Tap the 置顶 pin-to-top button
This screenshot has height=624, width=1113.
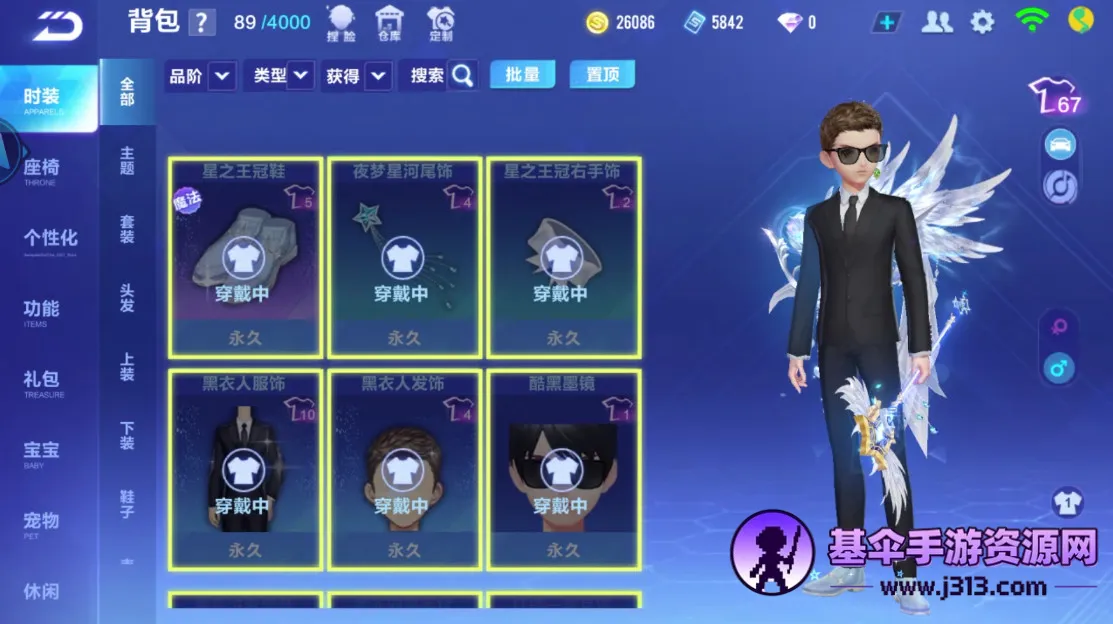click(x=602, y=75)
